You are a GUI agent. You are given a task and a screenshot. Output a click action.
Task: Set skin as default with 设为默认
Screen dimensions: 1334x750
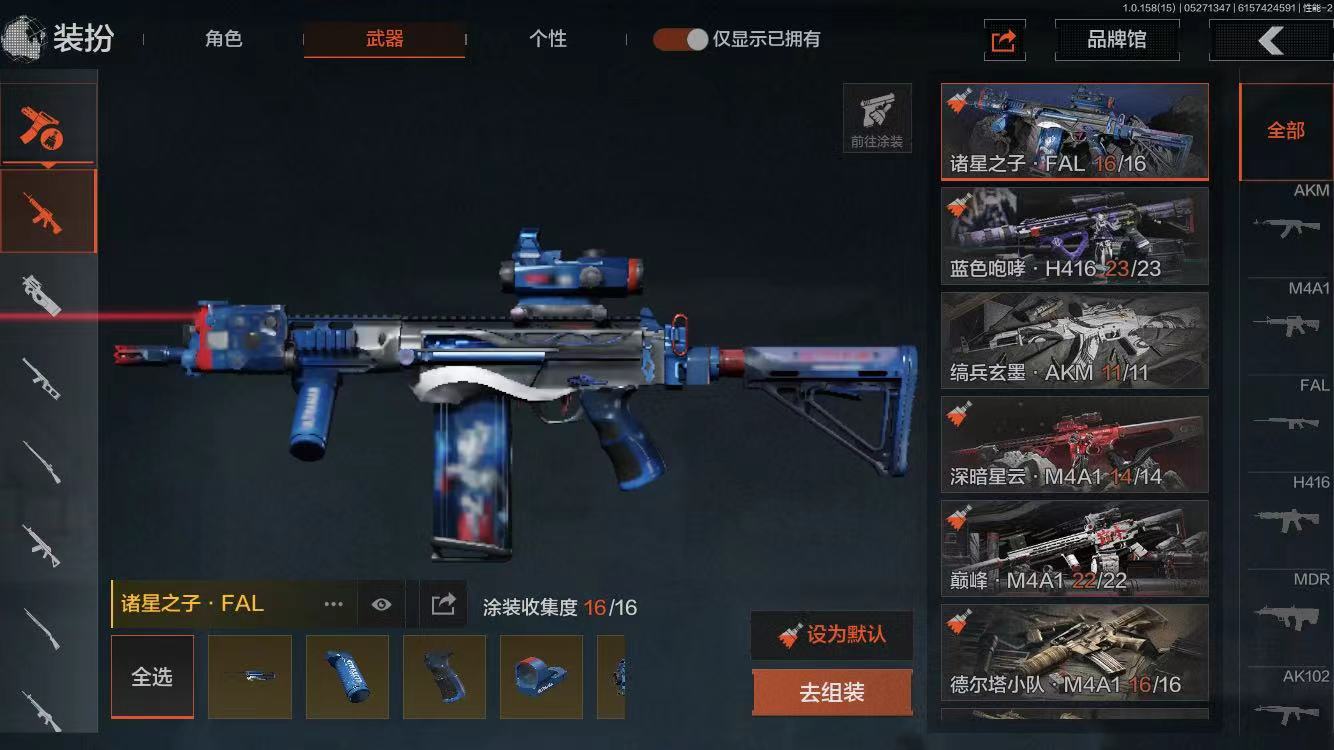coord(832,635)
